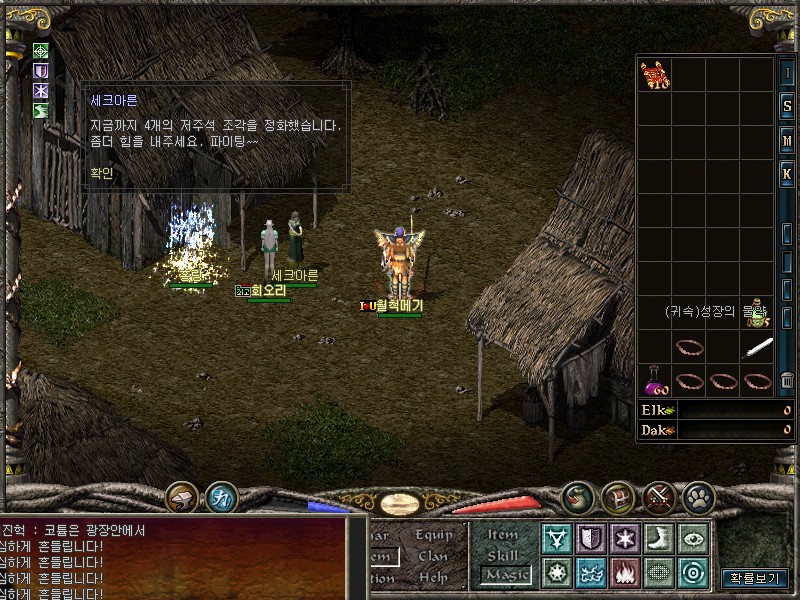Screen dimensions: 800x600
Task: Switch to the Skill hotbar tab
Action: click(503, 555)
